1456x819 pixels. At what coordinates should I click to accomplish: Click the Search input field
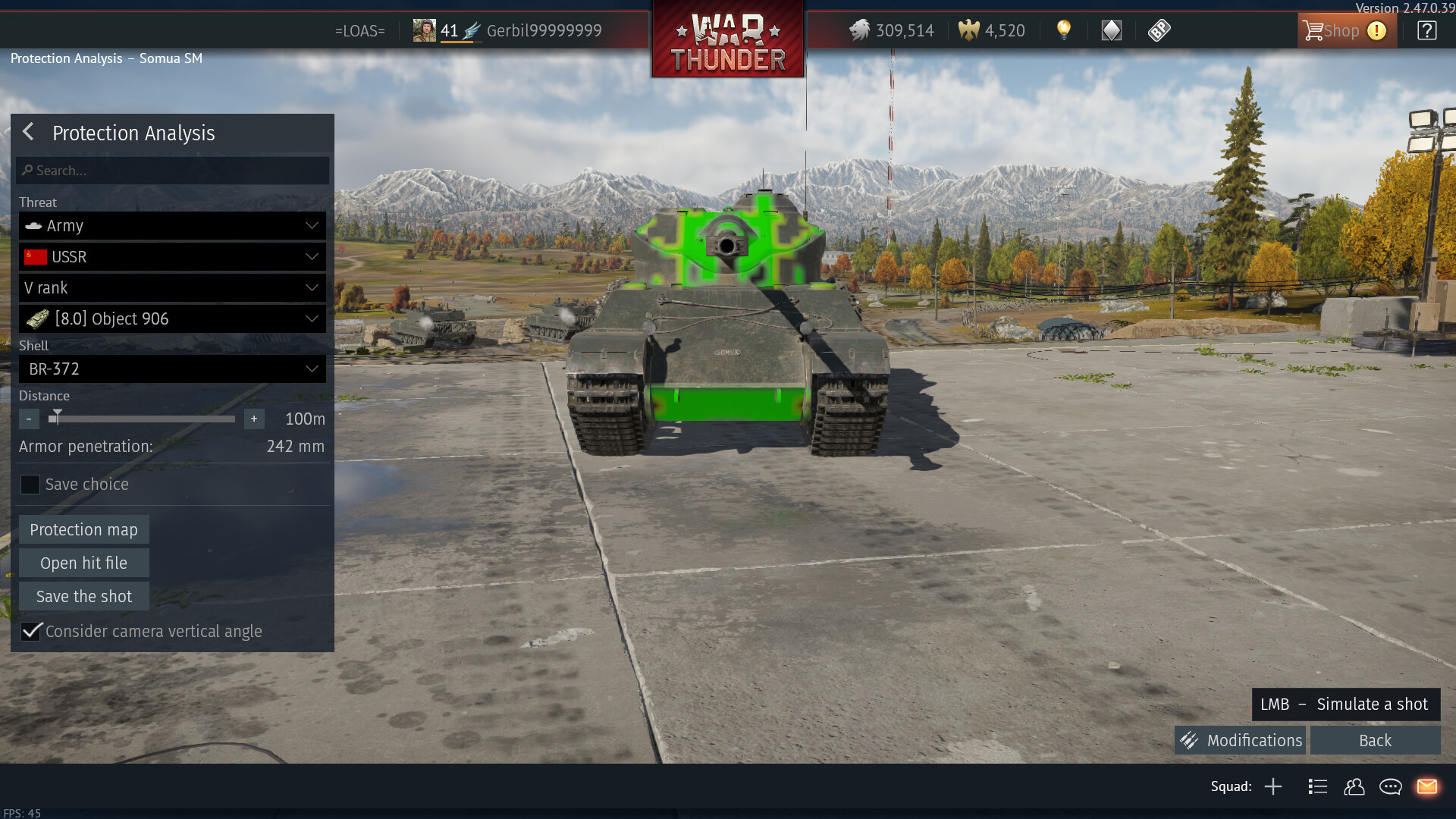click(x=173, y=171)
